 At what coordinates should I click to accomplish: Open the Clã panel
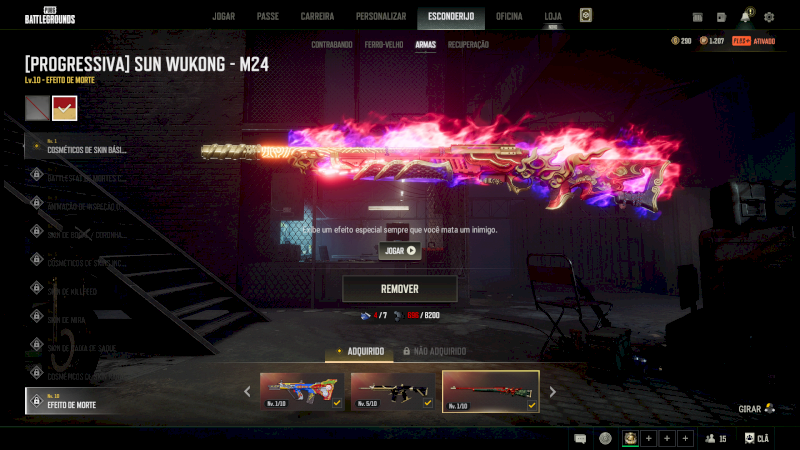(x=757, y=438)
